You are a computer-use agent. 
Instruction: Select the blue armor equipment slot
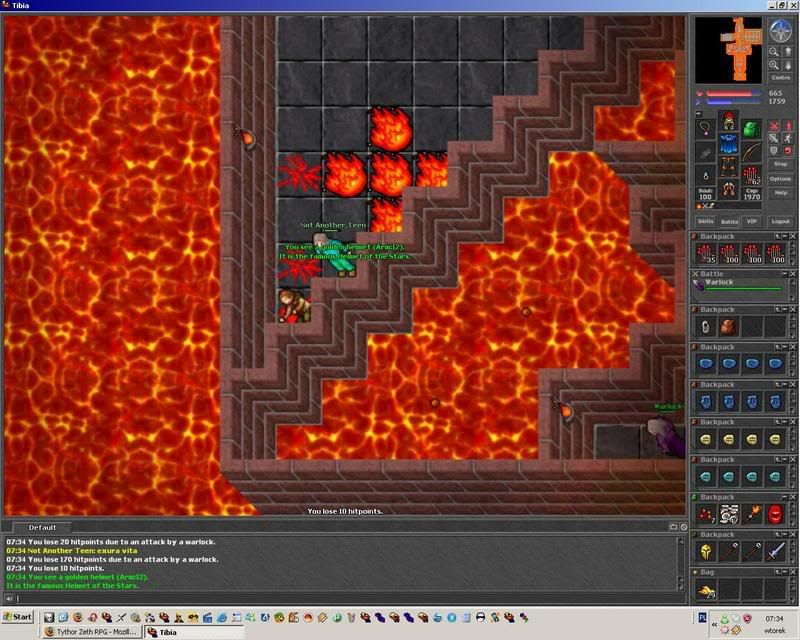(x=729, y=147)
